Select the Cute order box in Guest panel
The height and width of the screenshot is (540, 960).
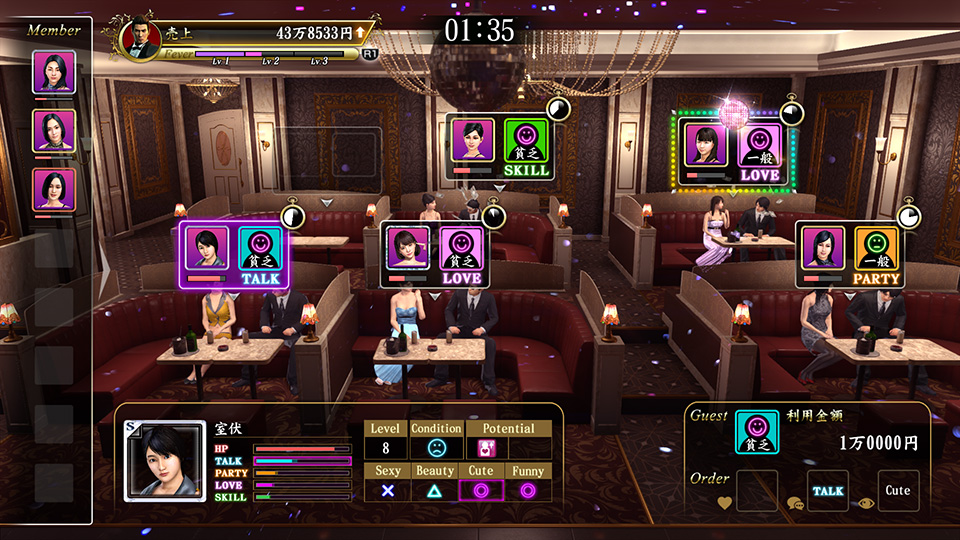[x=898, y=490]
